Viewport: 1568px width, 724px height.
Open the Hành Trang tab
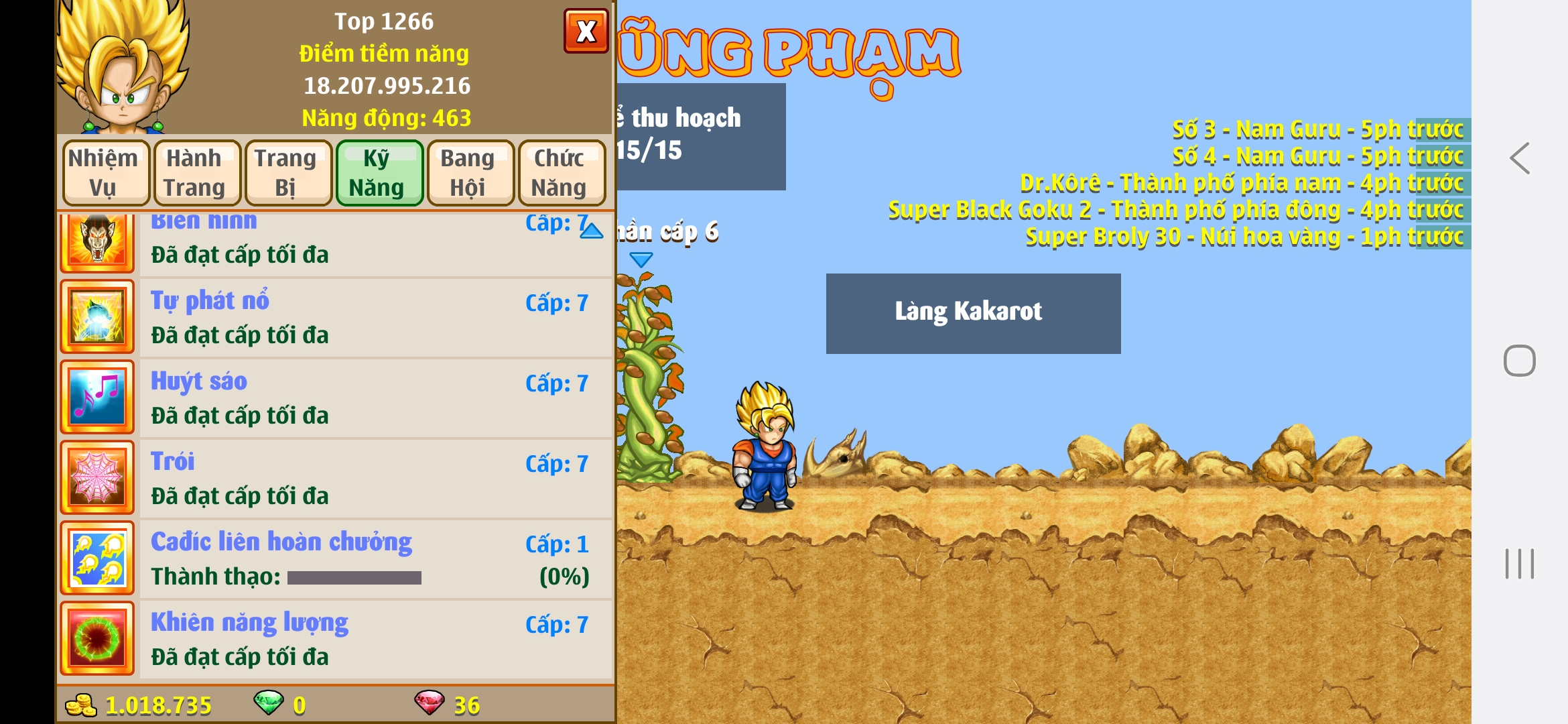(194, 173)
